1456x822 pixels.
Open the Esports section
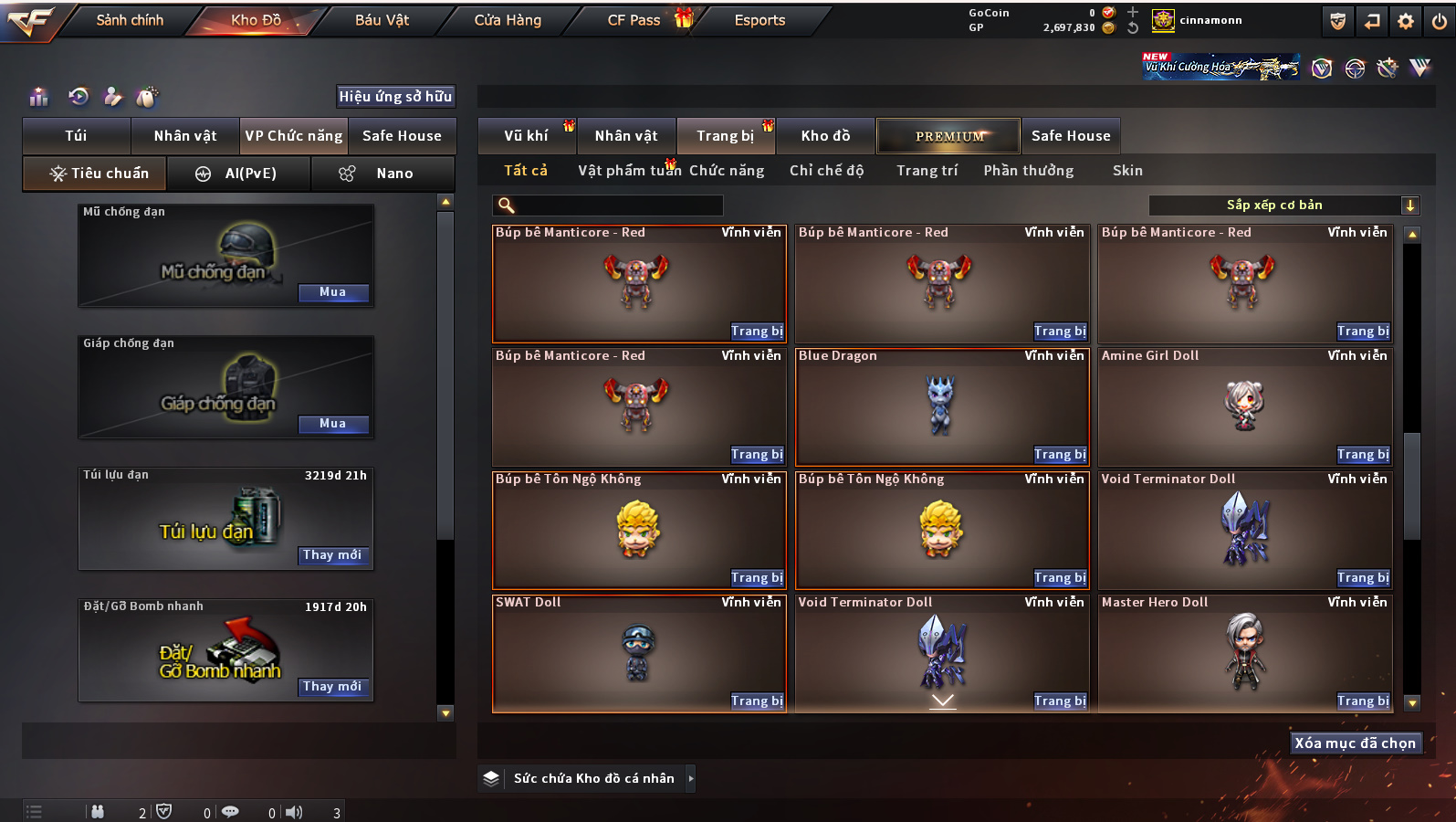(x=759, y=20)
